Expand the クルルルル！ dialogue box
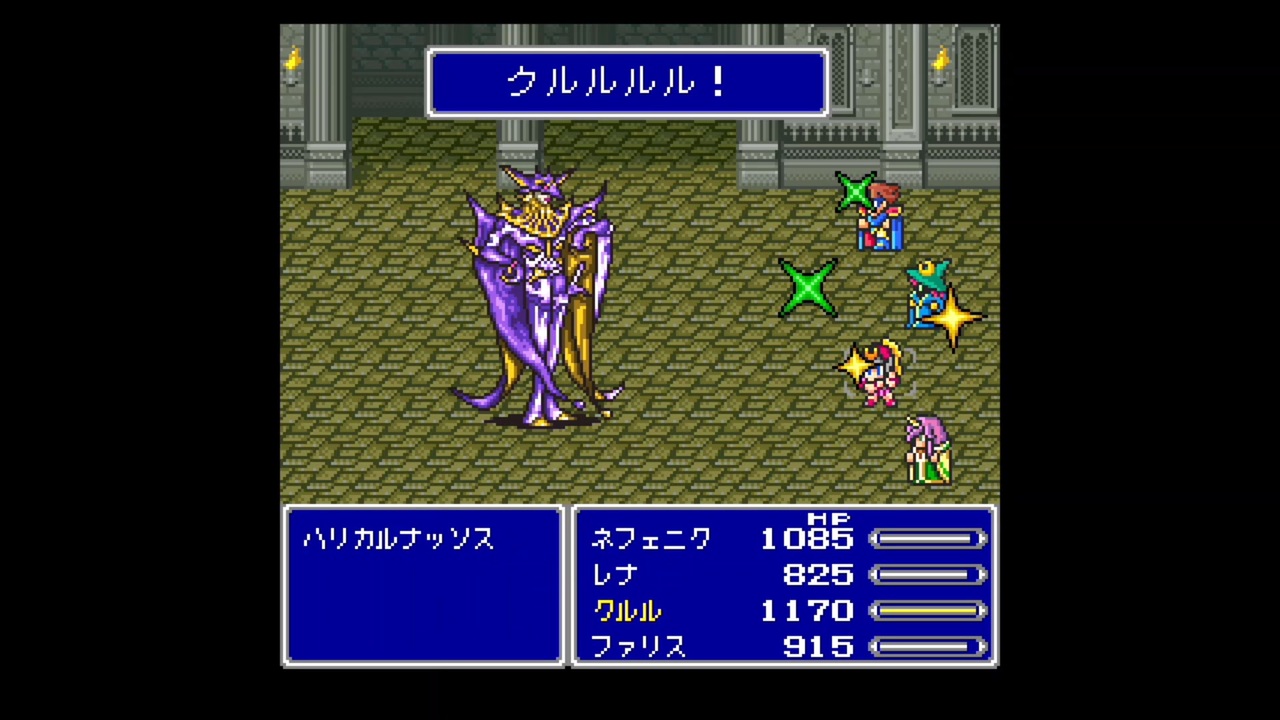The image size is (1280, 720). pos(627,83)
